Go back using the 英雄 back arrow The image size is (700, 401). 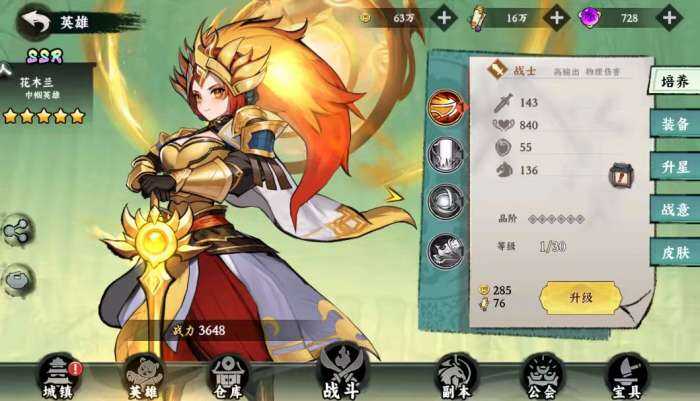[36, 21]
